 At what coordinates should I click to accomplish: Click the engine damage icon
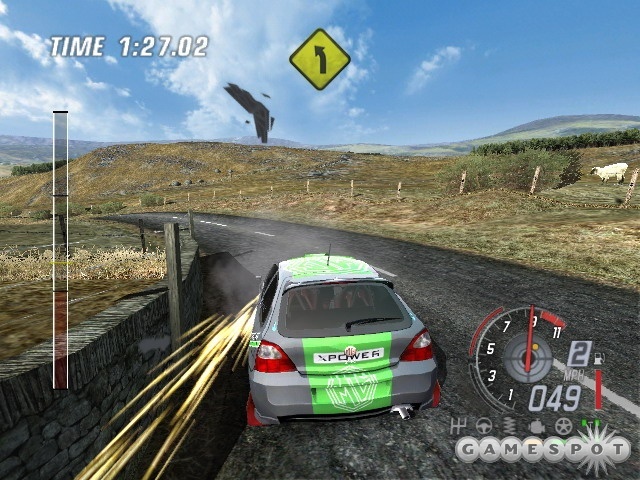537,426
